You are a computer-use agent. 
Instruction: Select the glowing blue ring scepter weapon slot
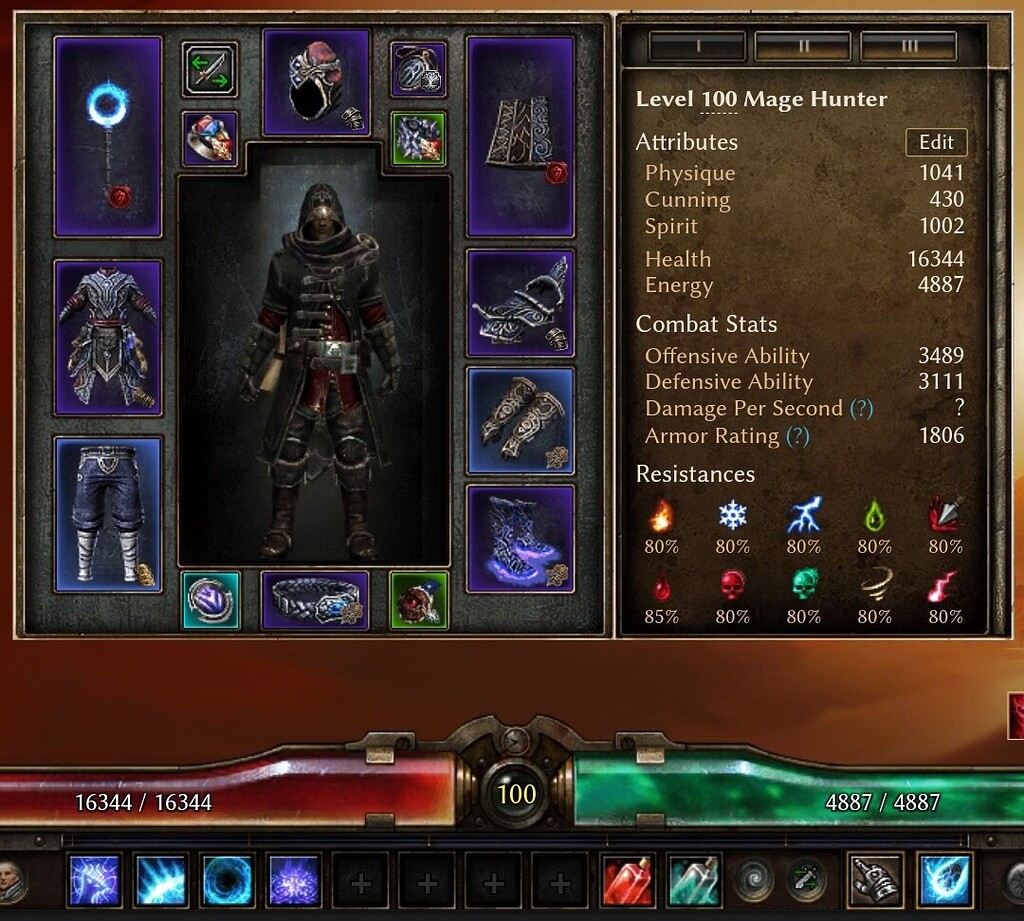click(108, 137)
